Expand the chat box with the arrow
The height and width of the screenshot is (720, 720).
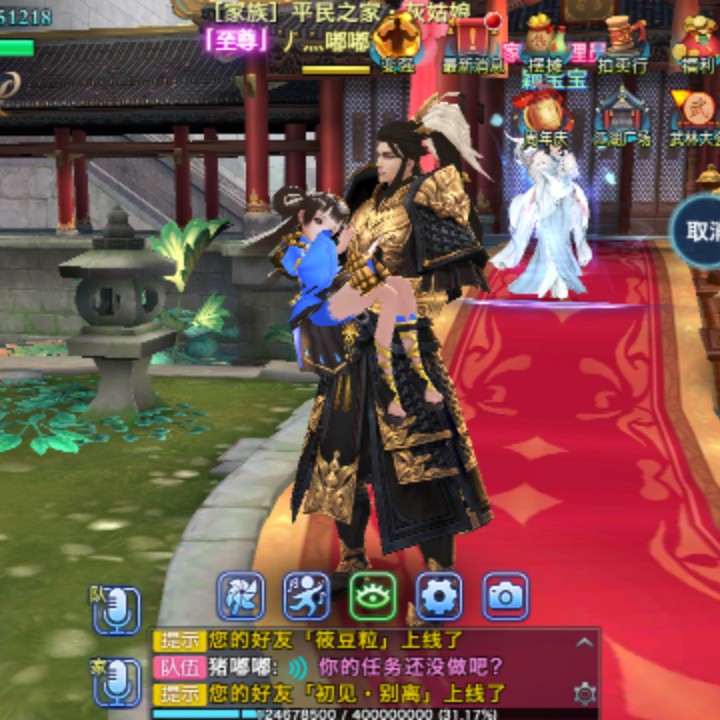click(584, 642)
